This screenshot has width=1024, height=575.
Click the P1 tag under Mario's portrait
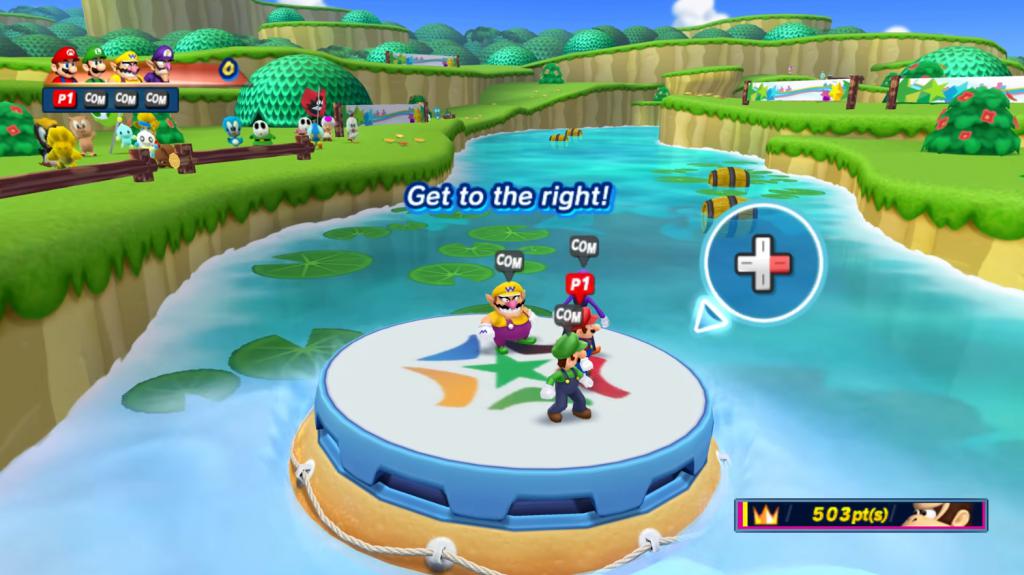(x=64, y=99)
